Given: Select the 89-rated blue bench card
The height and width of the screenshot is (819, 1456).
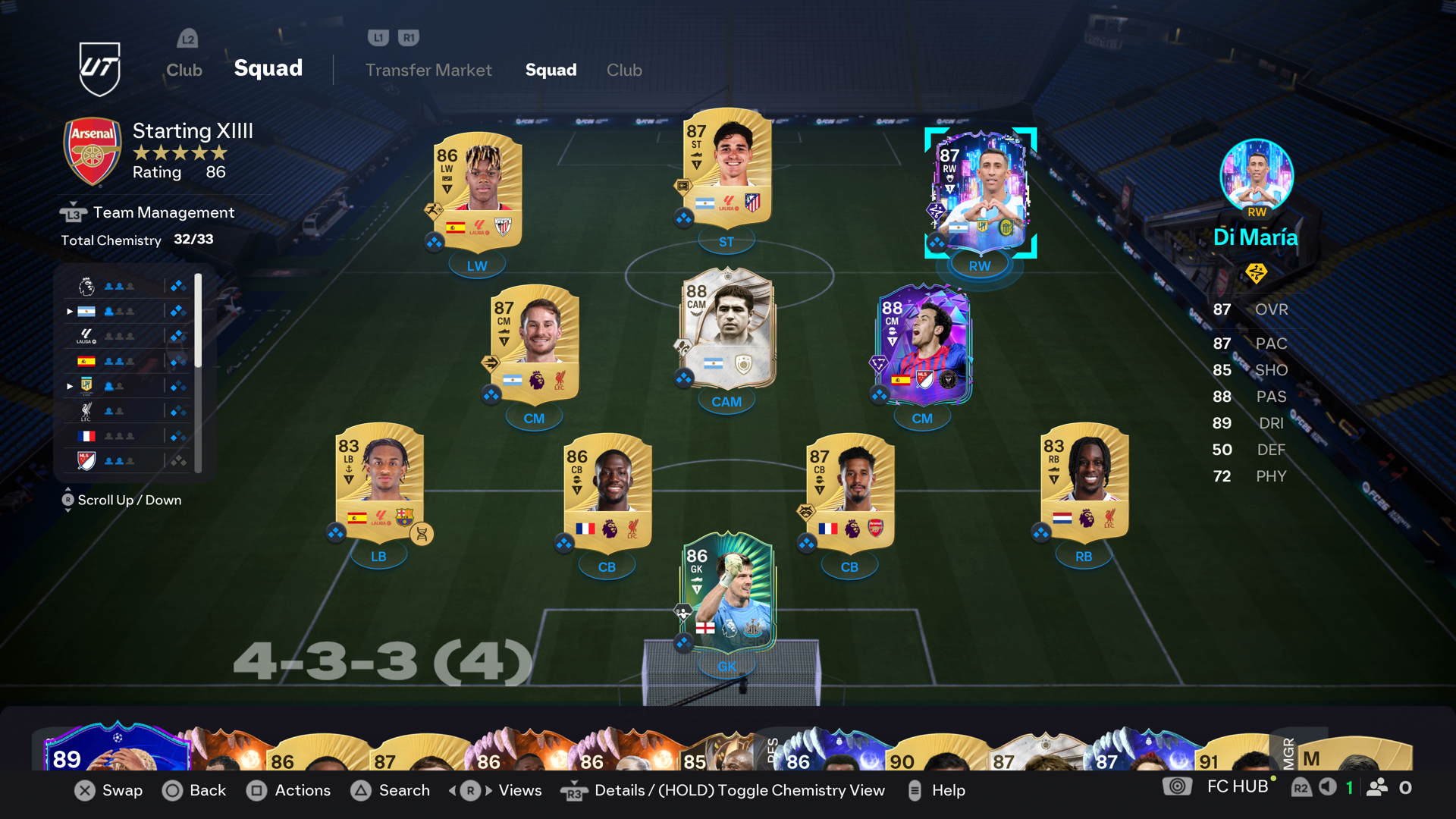Looking at the screenshot, I should click(x=114, y=749).
